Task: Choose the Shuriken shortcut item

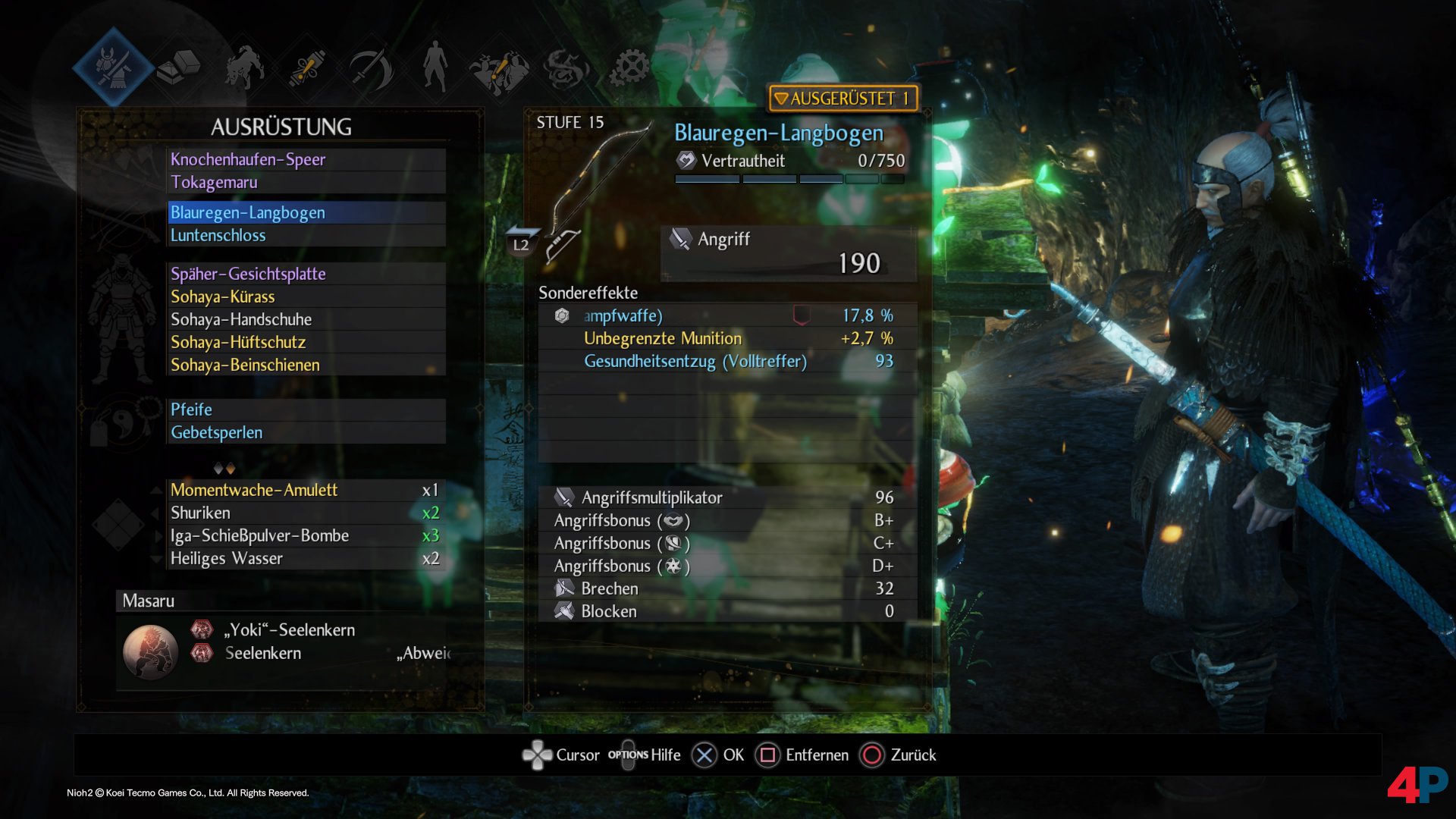Action: coord(305,513)
